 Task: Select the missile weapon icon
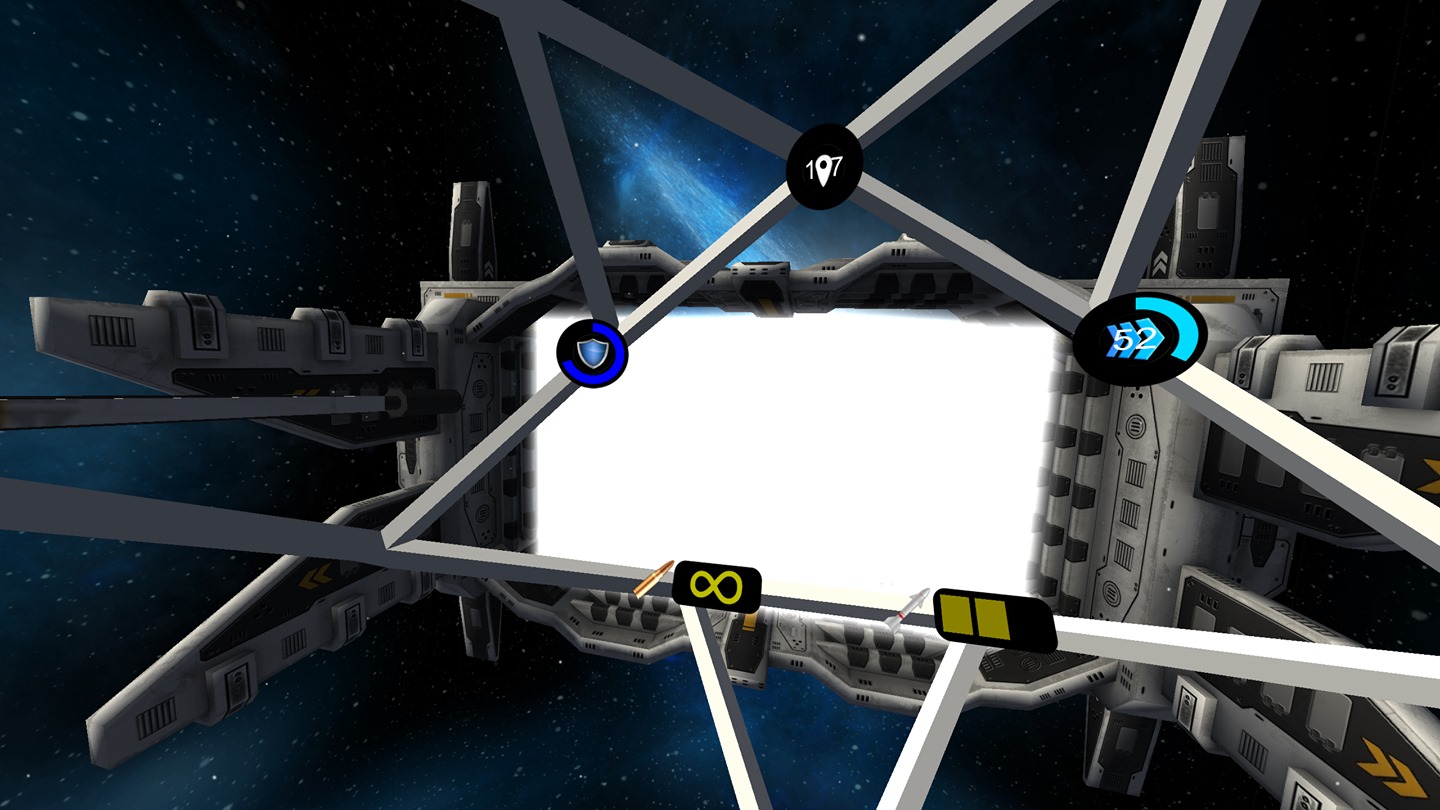coord(908,609)
